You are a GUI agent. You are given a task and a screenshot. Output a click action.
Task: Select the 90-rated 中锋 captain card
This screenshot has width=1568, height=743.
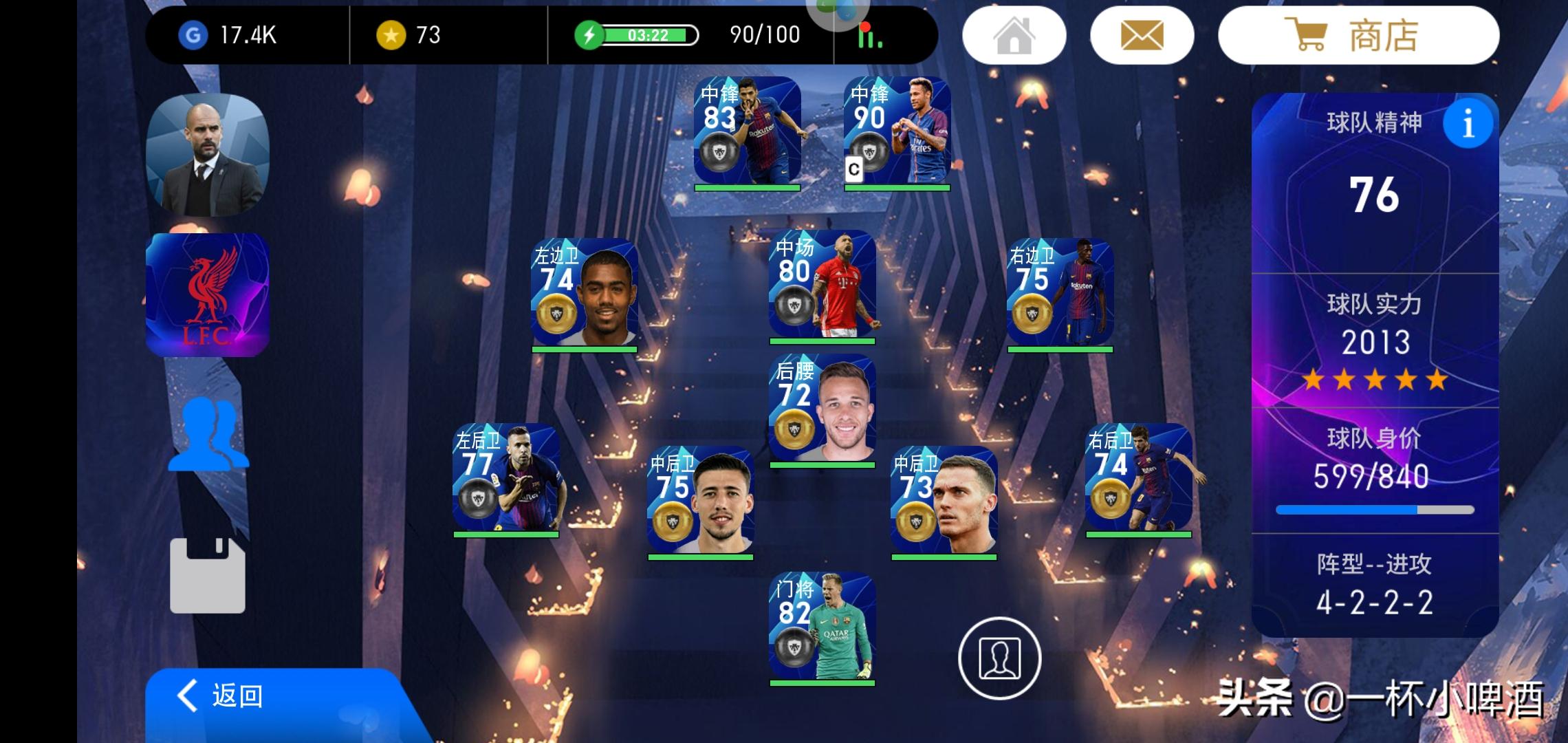coord(897,131)
